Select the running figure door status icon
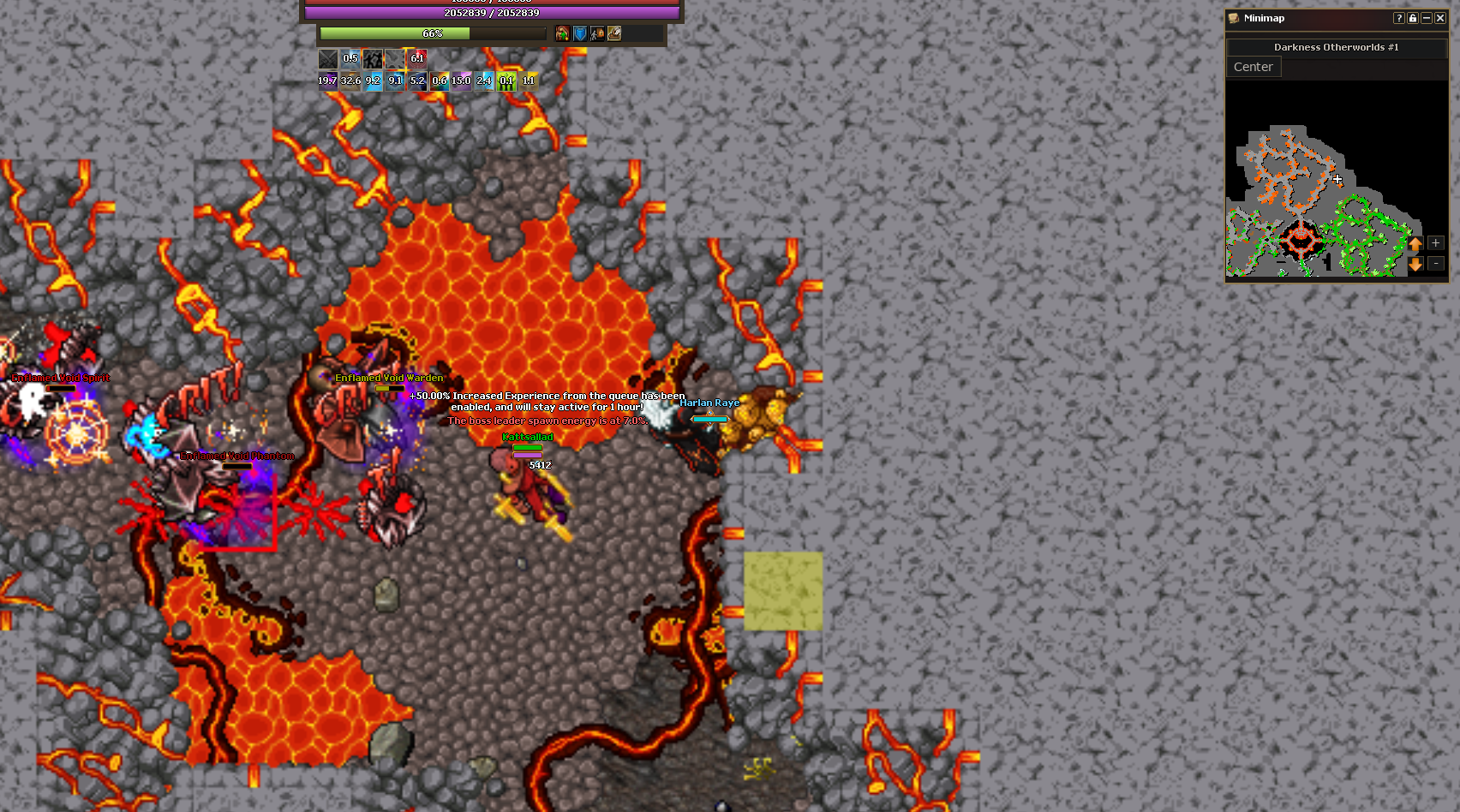This screenshot has height=812, width=1460. pos(597,33)
